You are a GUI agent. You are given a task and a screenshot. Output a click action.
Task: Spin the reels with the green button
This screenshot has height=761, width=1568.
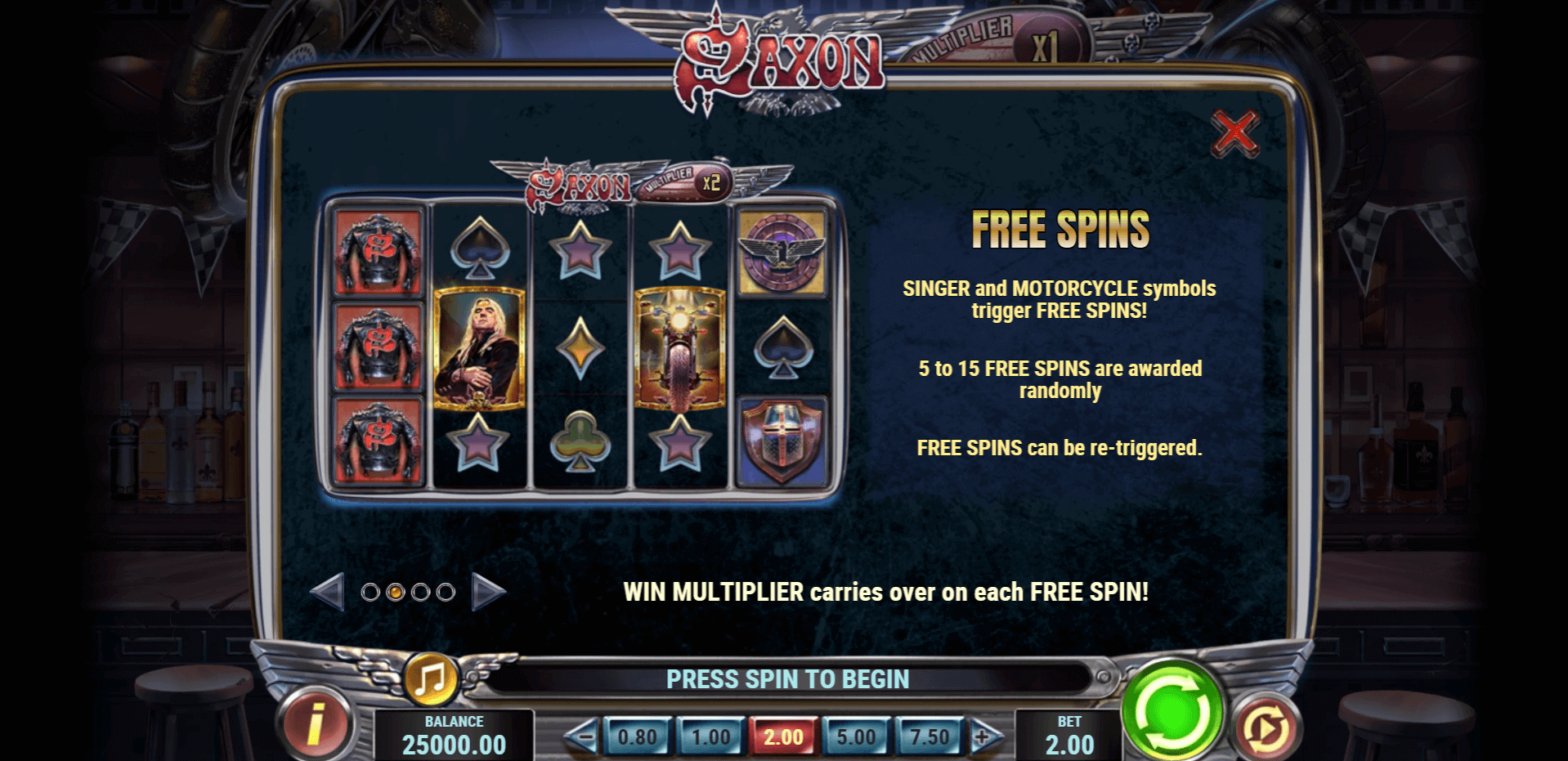point(1172,710)
